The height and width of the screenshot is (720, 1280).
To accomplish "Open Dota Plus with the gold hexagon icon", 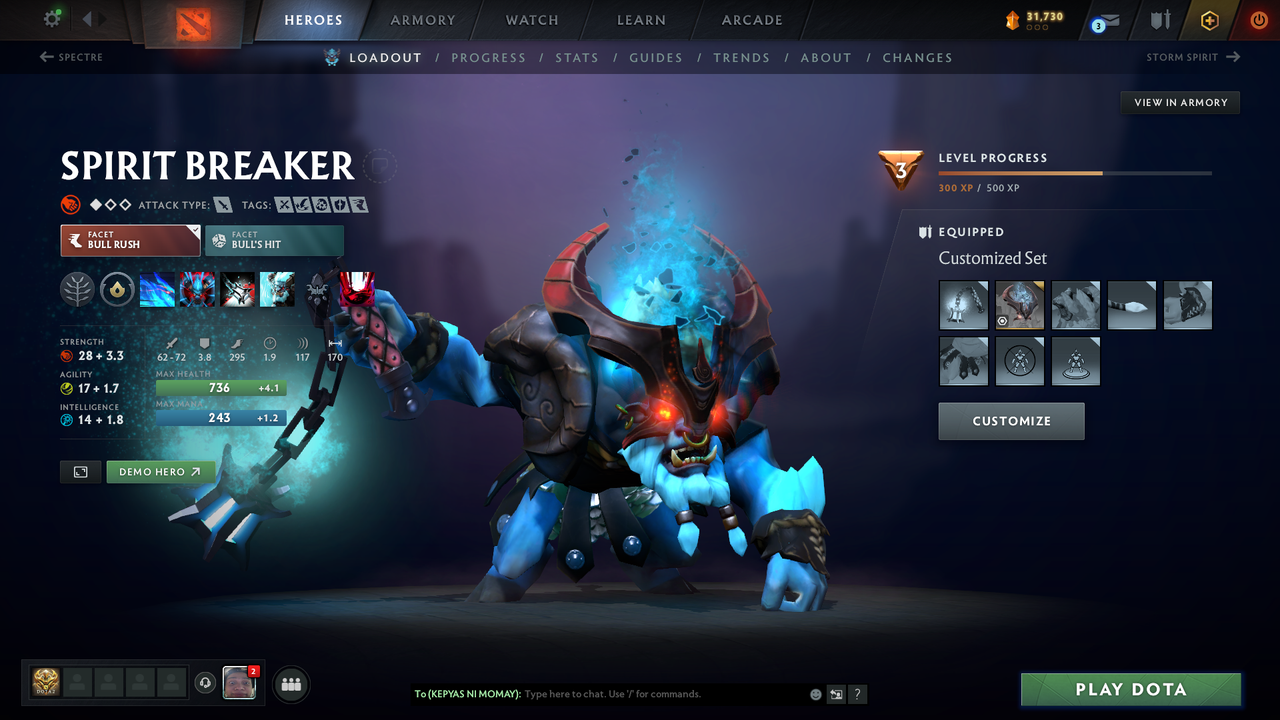I will [x=1209, y=20].
